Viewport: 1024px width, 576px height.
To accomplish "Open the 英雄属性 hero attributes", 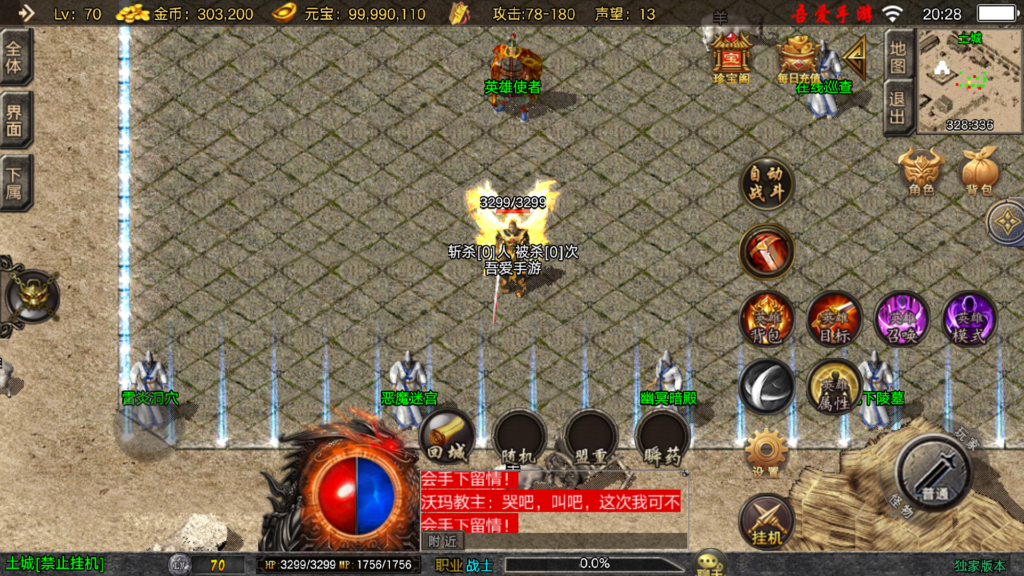I will [x=833, y=387].
